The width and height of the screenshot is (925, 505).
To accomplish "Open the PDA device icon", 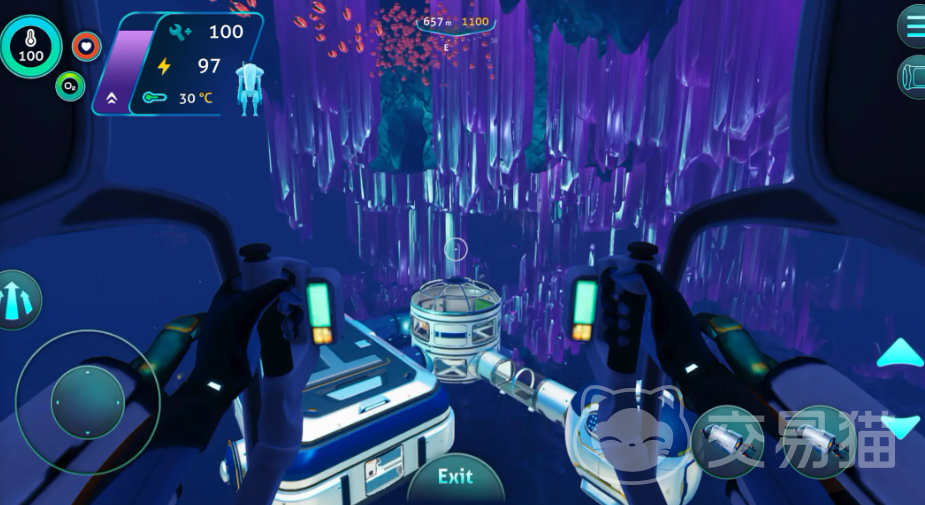I will (913, 77).
